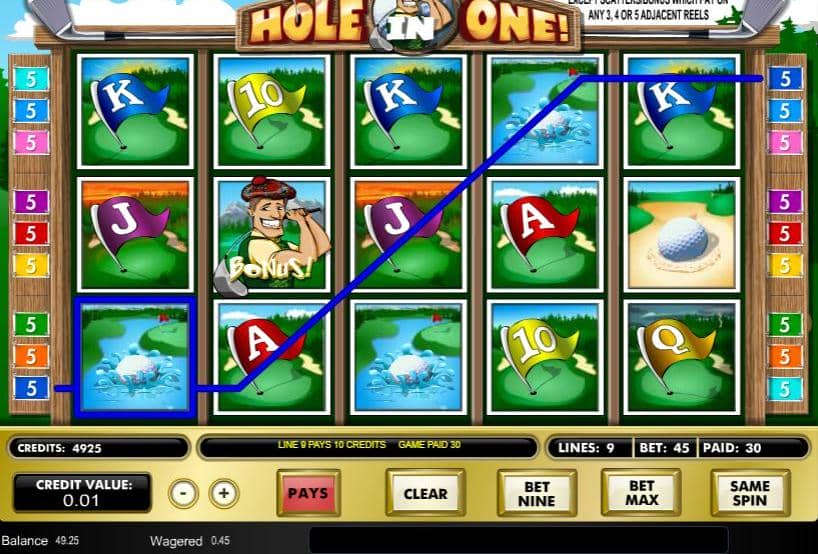This screenshot has width=818, height=554.
Task: Select the BET NINE button
Action: point(536,493)
